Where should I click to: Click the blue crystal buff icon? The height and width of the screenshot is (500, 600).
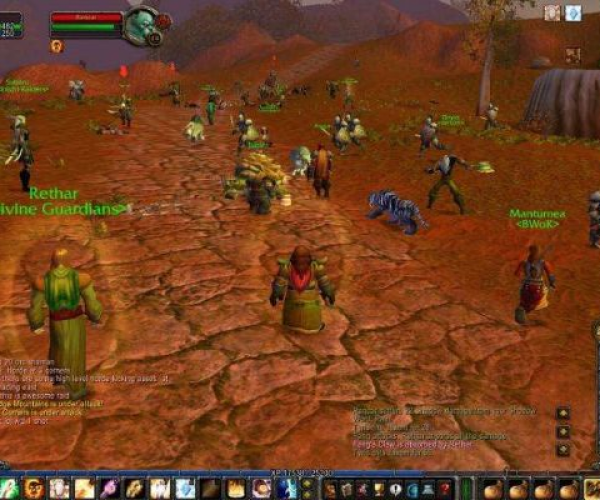[573, 13]
